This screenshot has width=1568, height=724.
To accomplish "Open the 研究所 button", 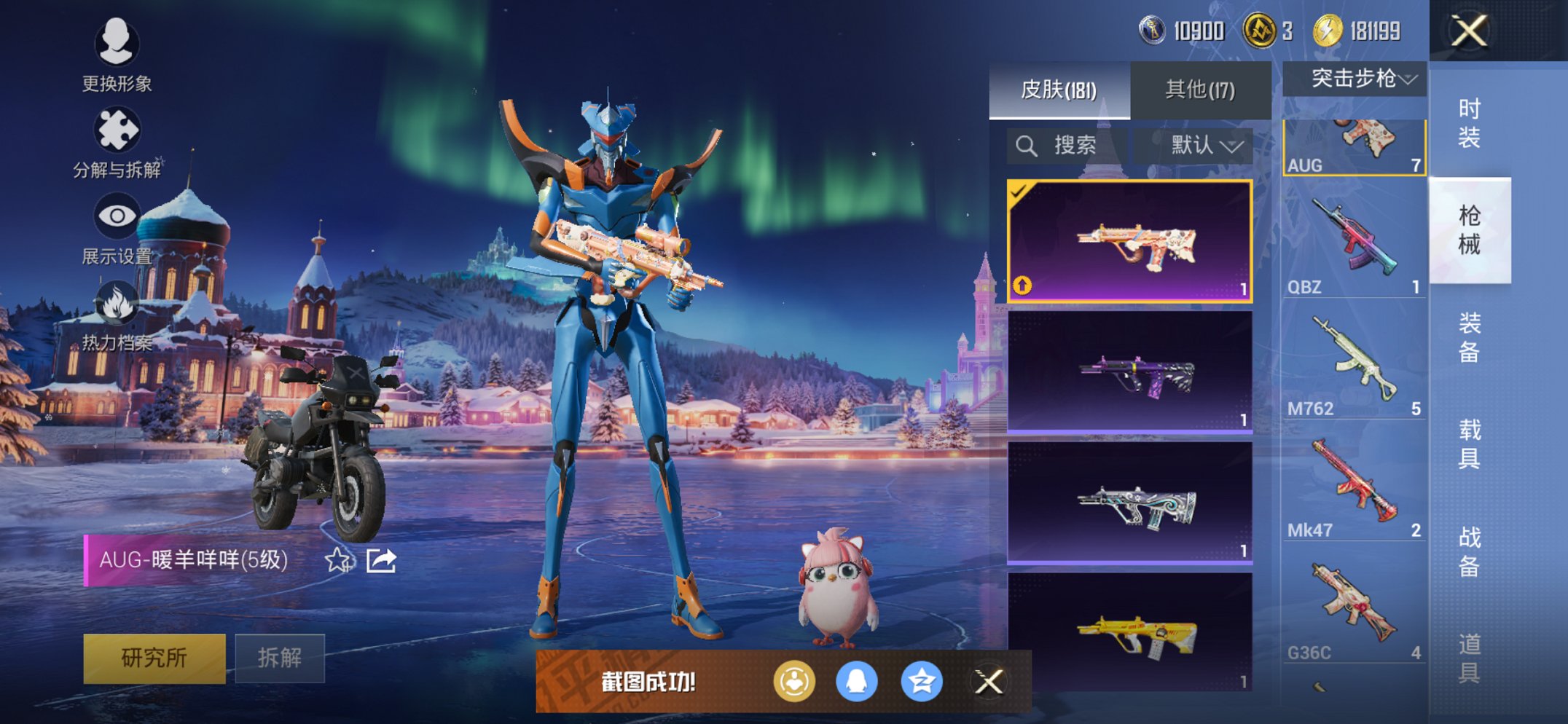I will [154, 658].
